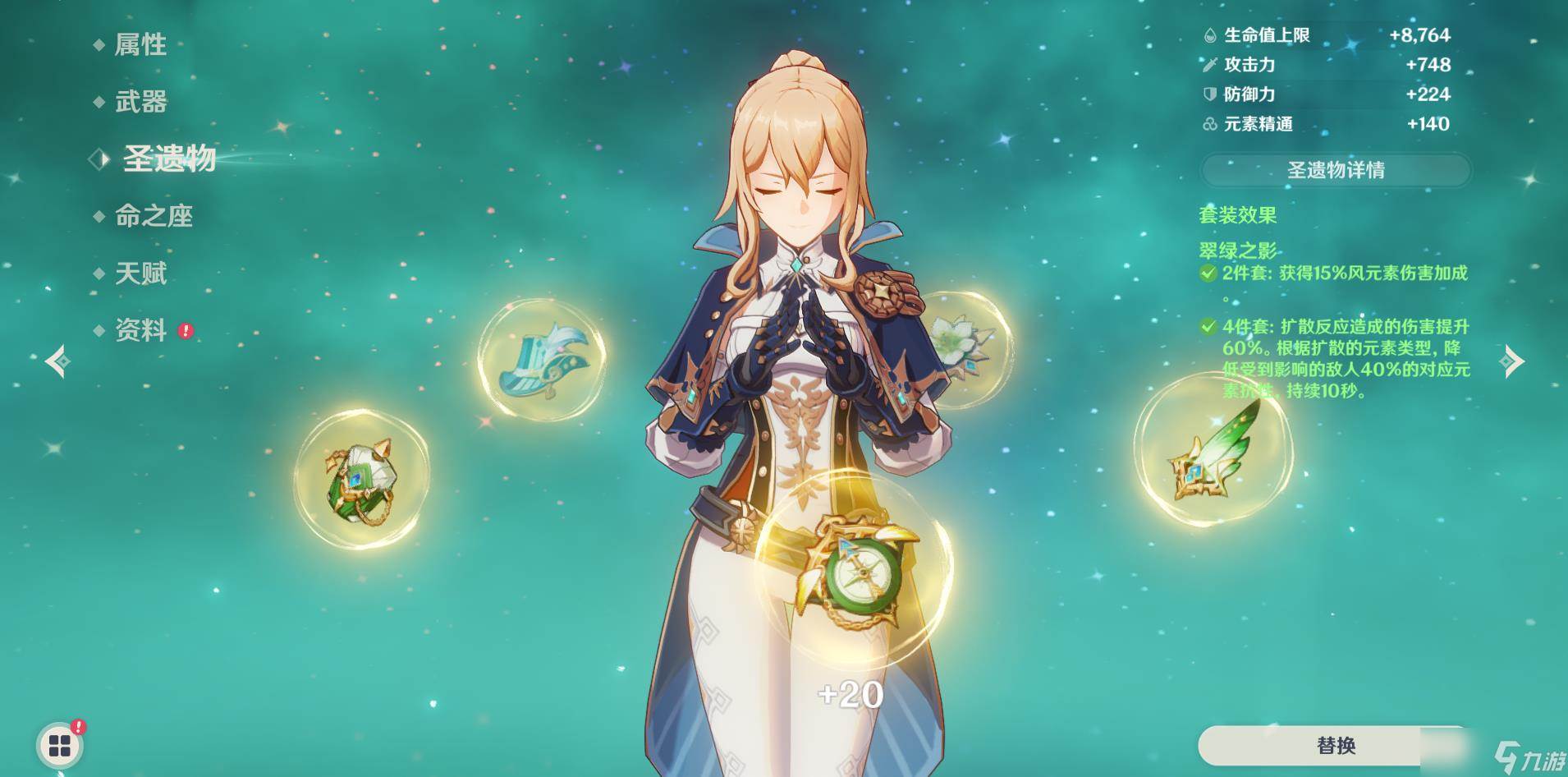
Task: Select the teal hat circlet artifact
Action: [x=542, y=360]
